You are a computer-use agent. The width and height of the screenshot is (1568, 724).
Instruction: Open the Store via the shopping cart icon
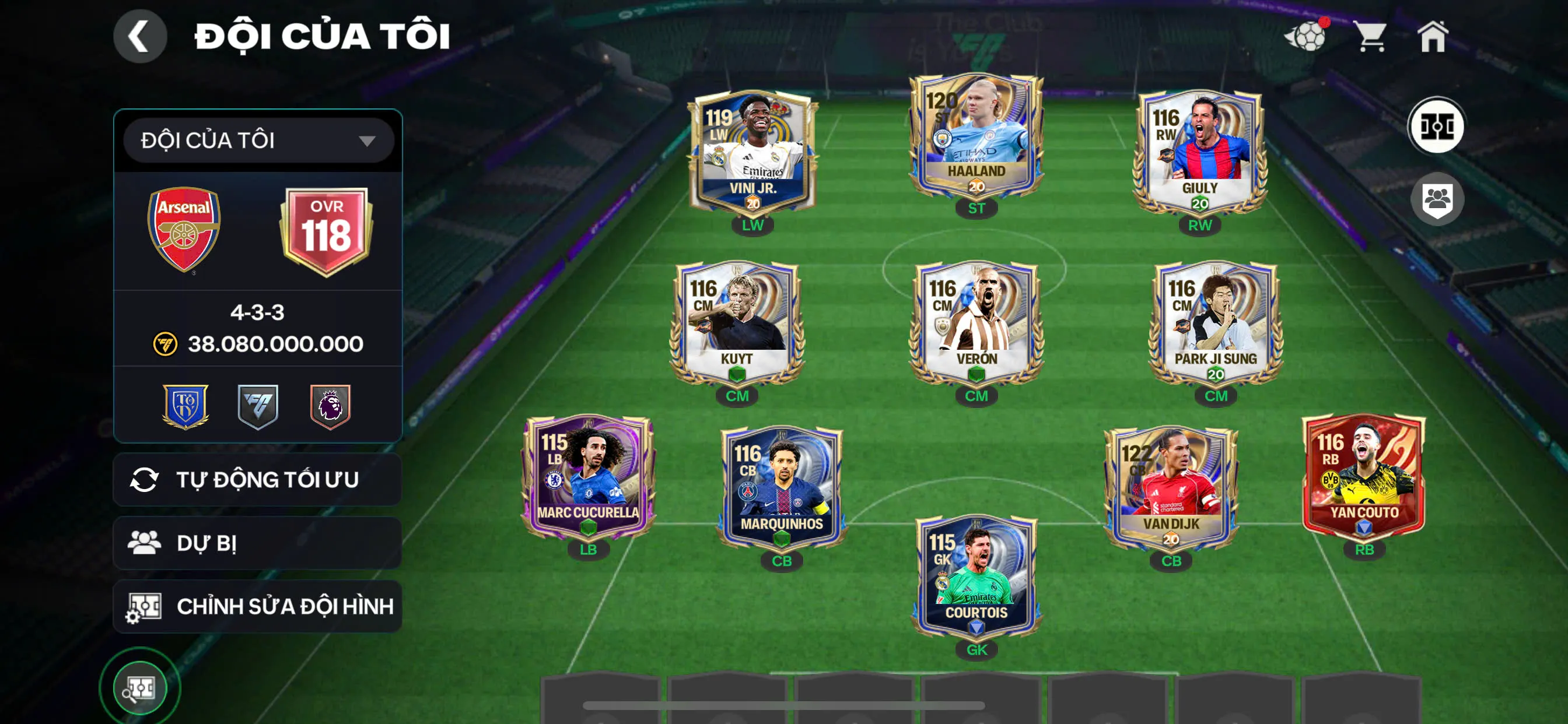(x=1369, y=38)
